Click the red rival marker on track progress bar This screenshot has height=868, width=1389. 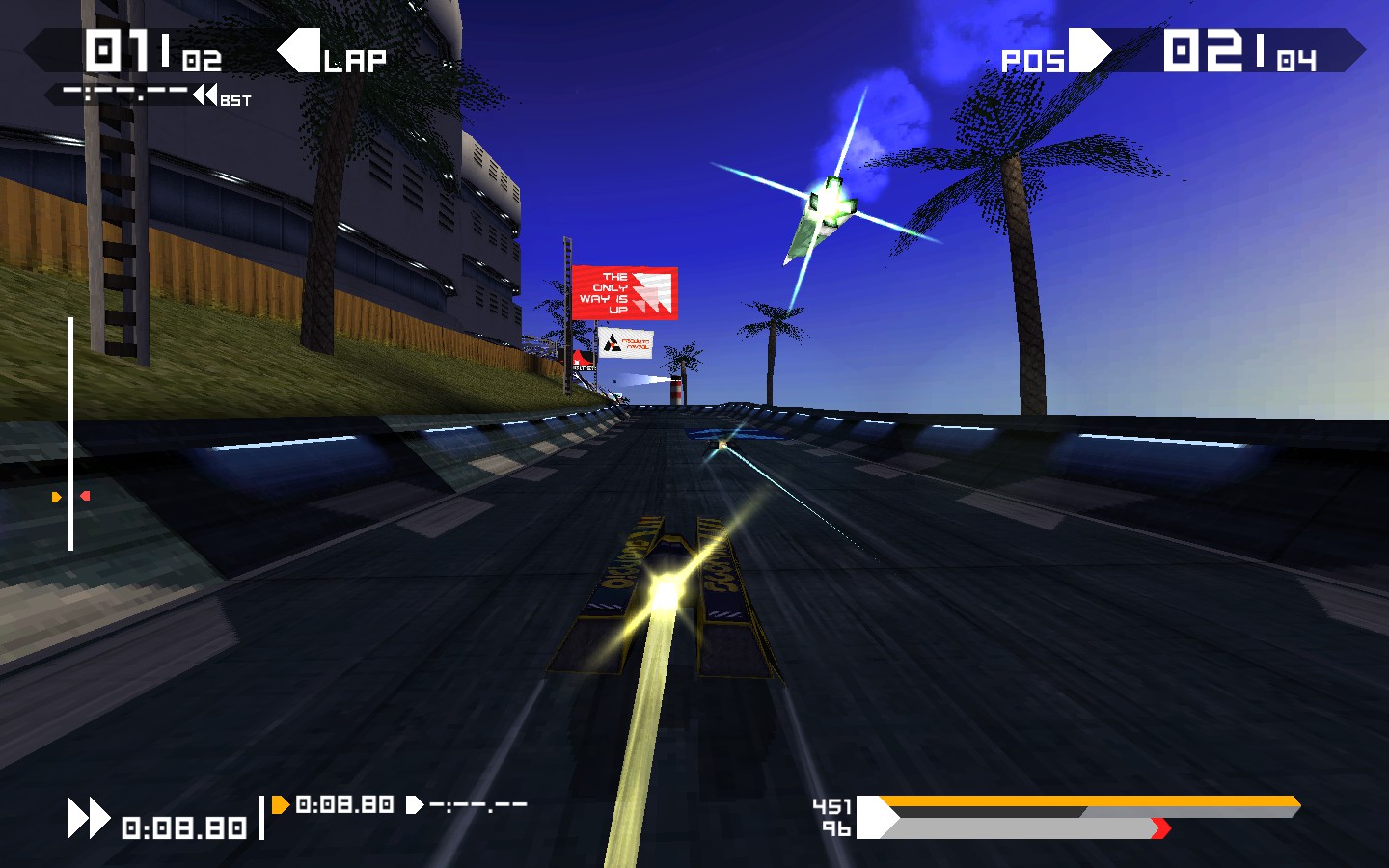(84, 495)
